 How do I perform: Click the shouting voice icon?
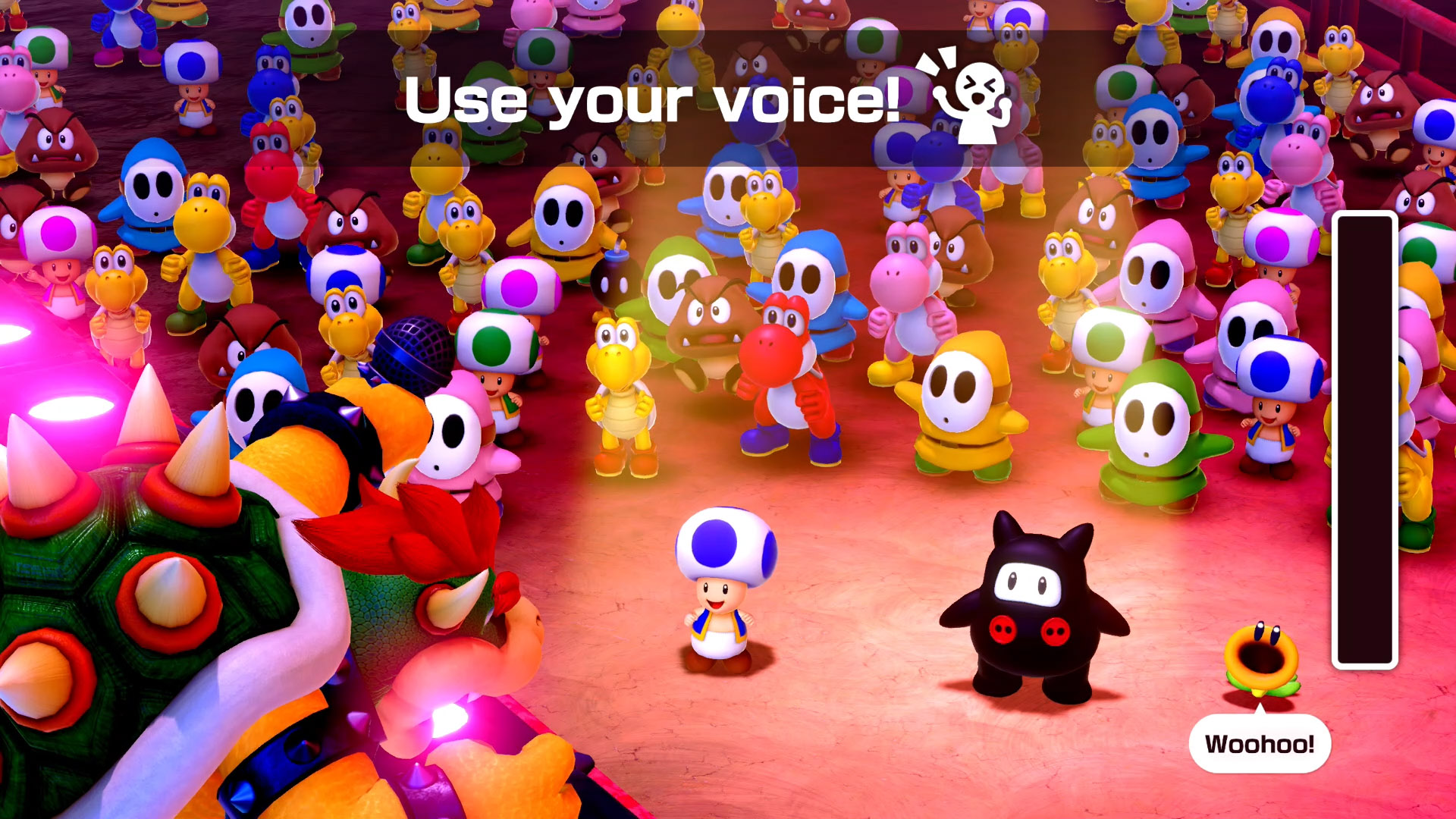[x=967, y=97]
